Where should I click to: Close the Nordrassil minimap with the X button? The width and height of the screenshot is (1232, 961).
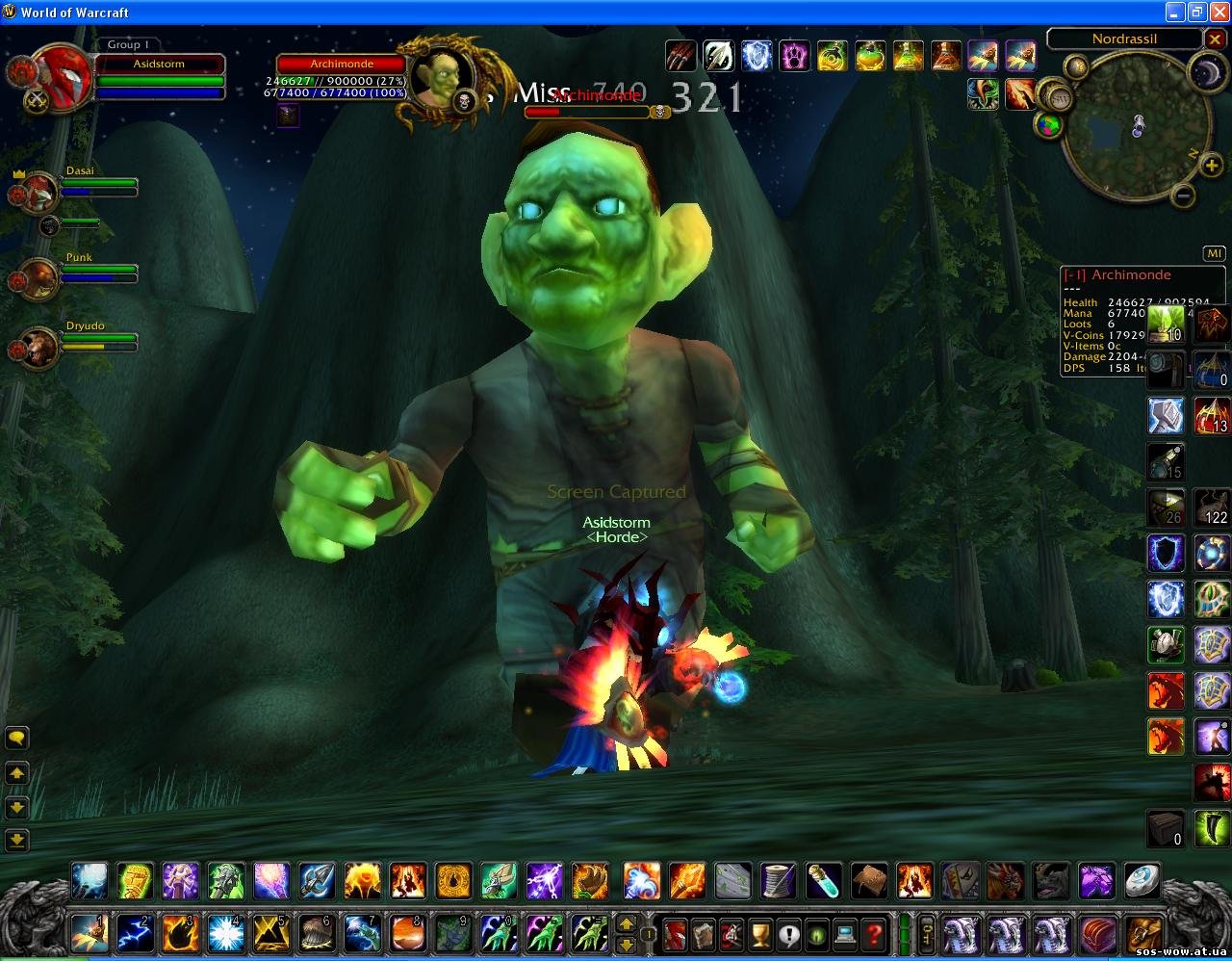point(1216,39)
